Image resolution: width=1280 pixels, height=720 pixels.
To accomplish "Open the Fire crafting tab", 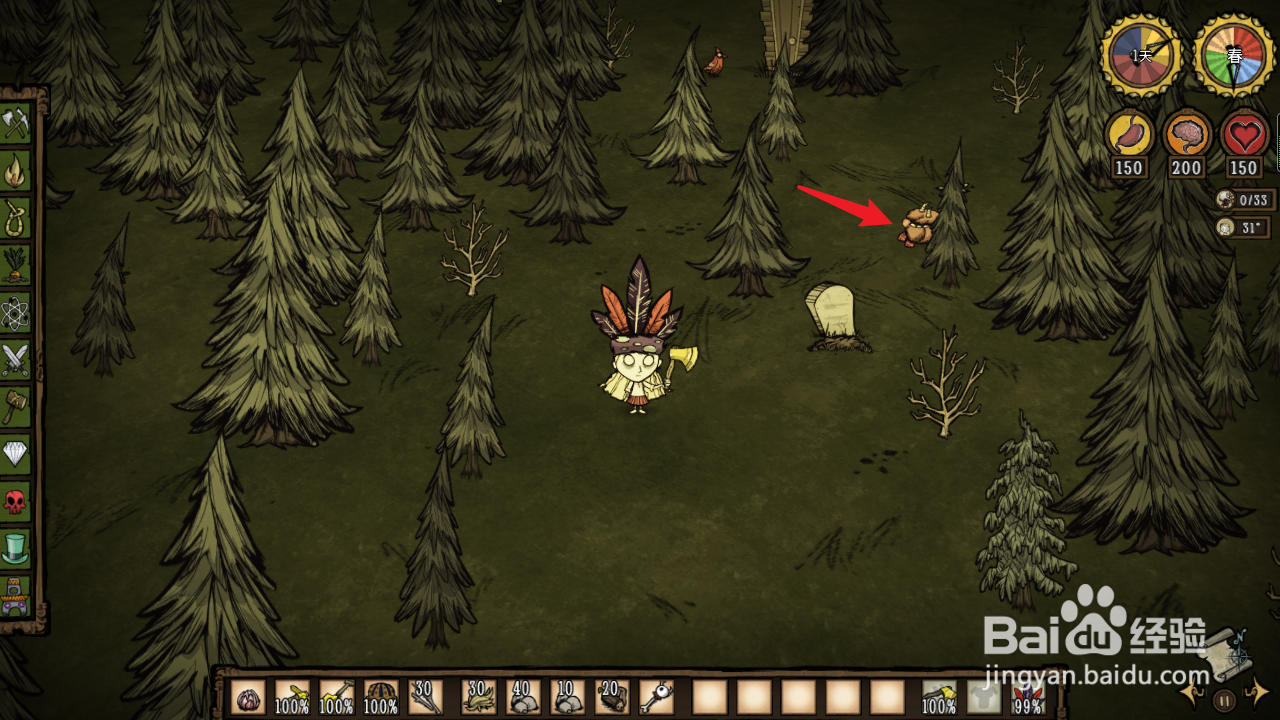I will tap(16, 171).
